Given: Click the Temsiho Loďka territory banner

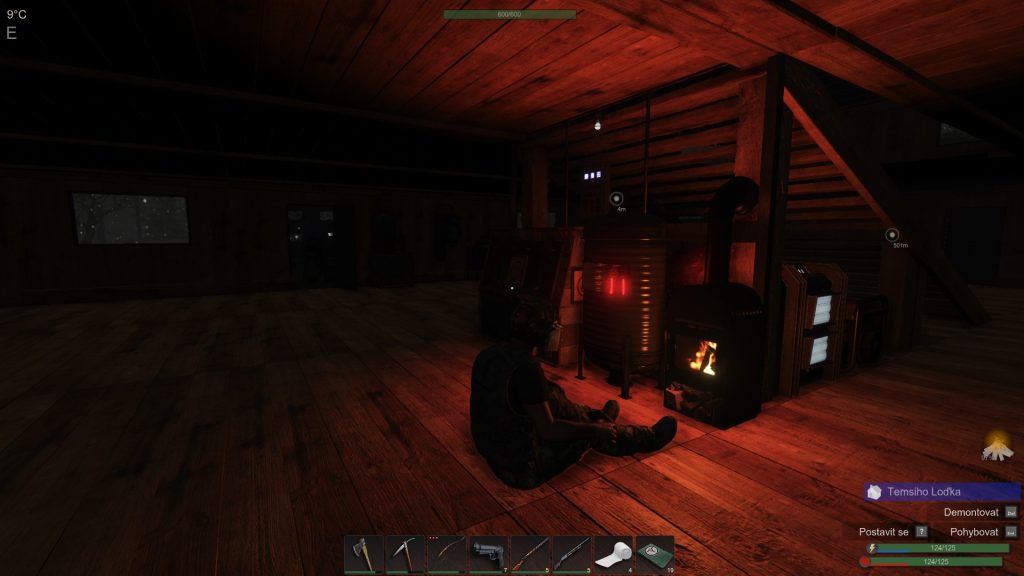Looking at the screenshot, I should (942, 492).
